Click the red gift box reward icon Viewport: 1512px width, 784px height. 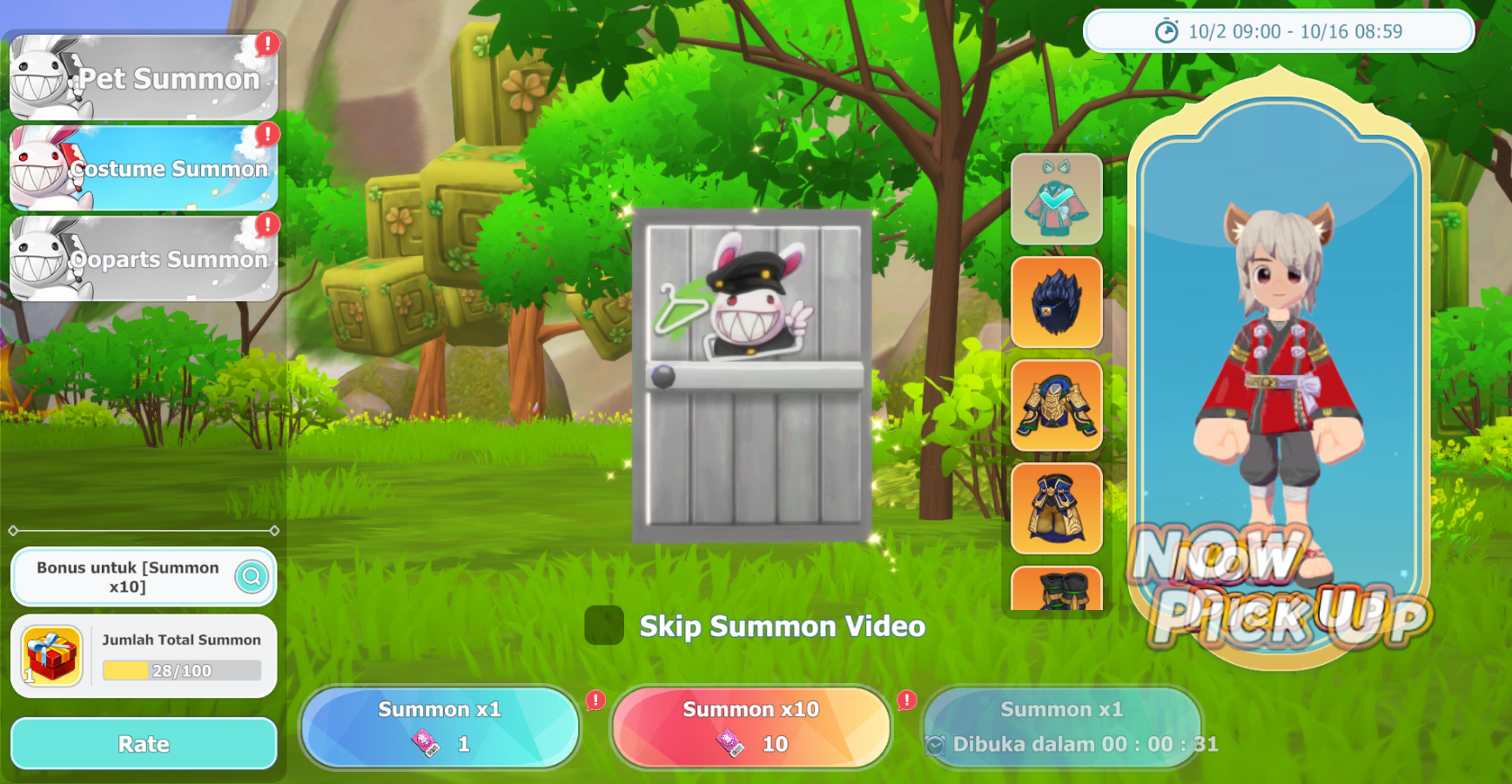pyautogui.click(x=51, y=656)
